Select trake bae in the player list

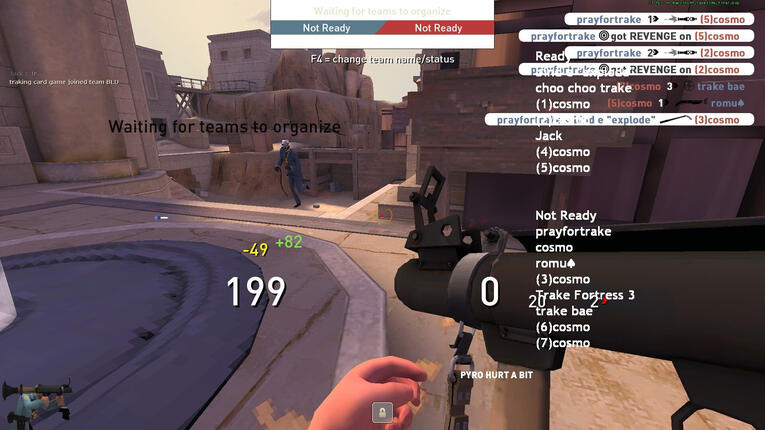[564, 311]
